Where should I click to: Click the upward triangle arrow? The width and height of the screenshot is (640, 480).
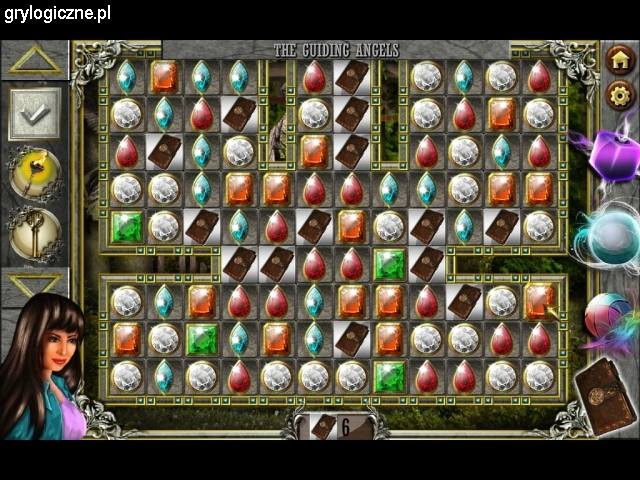pos(35,59)
